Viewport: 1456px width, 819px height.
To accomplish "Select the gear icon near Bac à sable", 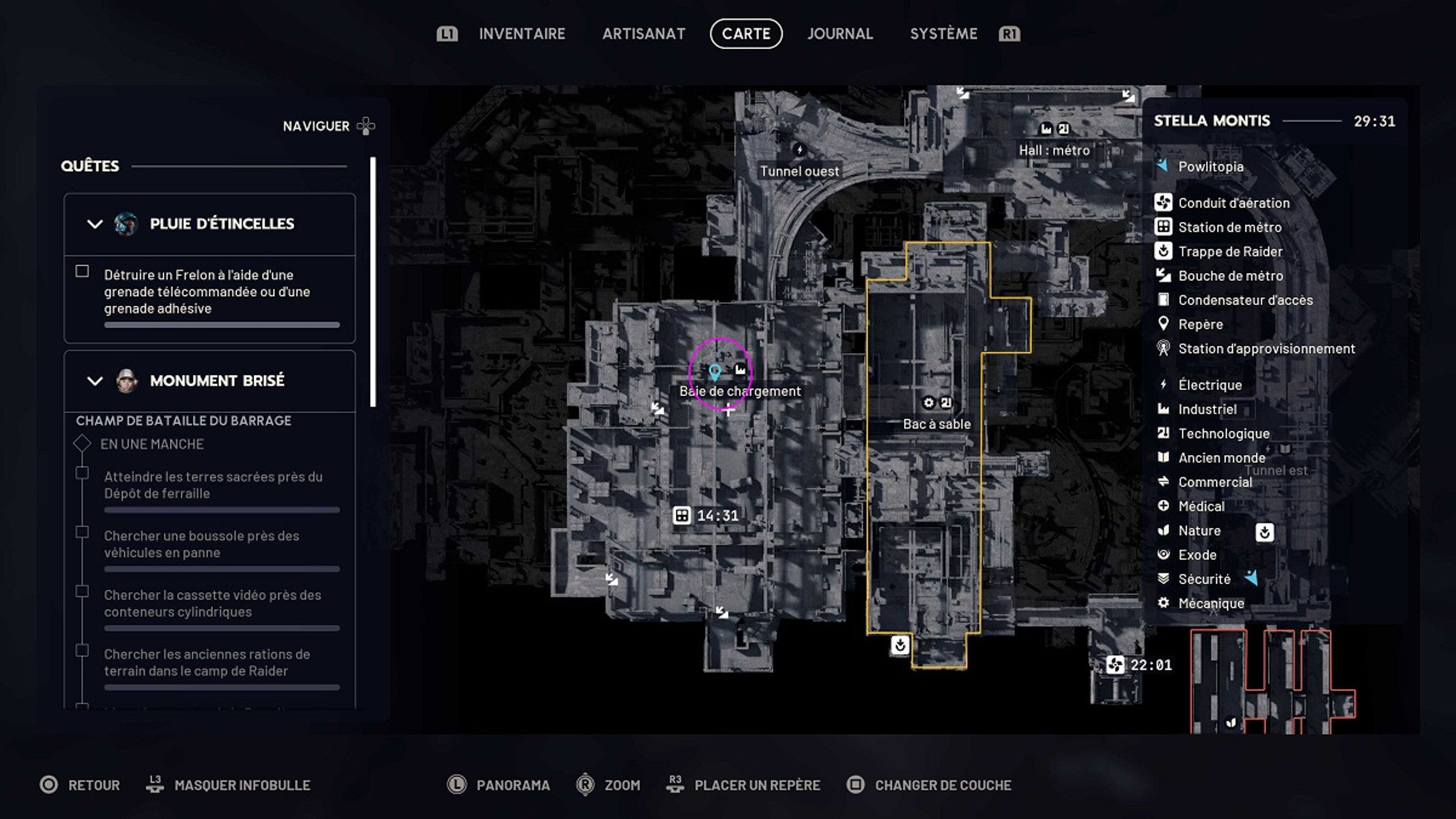I will pyautogui.click(x=928, y=402).
